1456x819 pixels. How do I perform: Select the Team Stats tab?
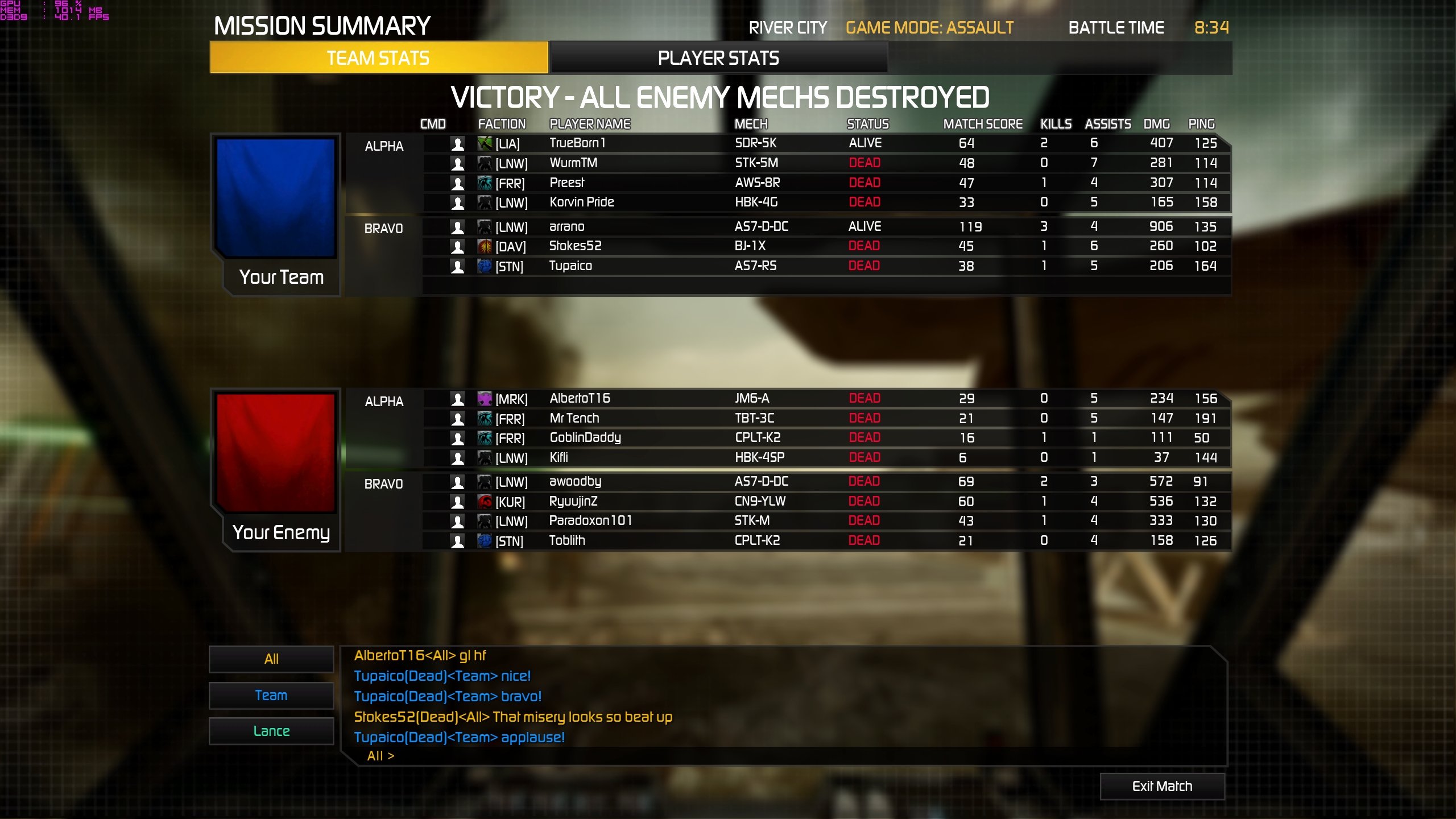[x=378, y=58]
